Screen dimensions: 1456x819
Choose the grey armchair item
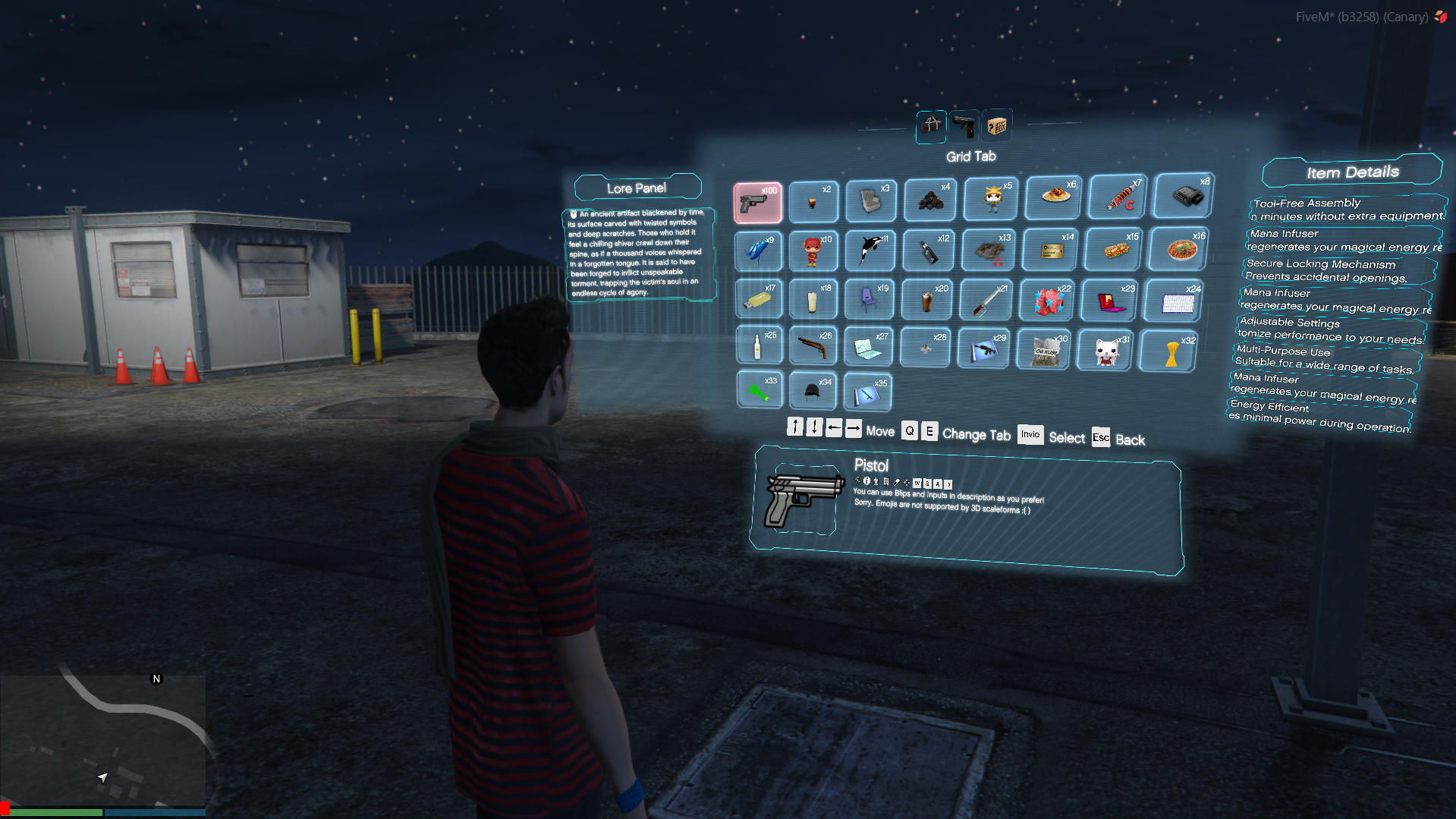871,201
